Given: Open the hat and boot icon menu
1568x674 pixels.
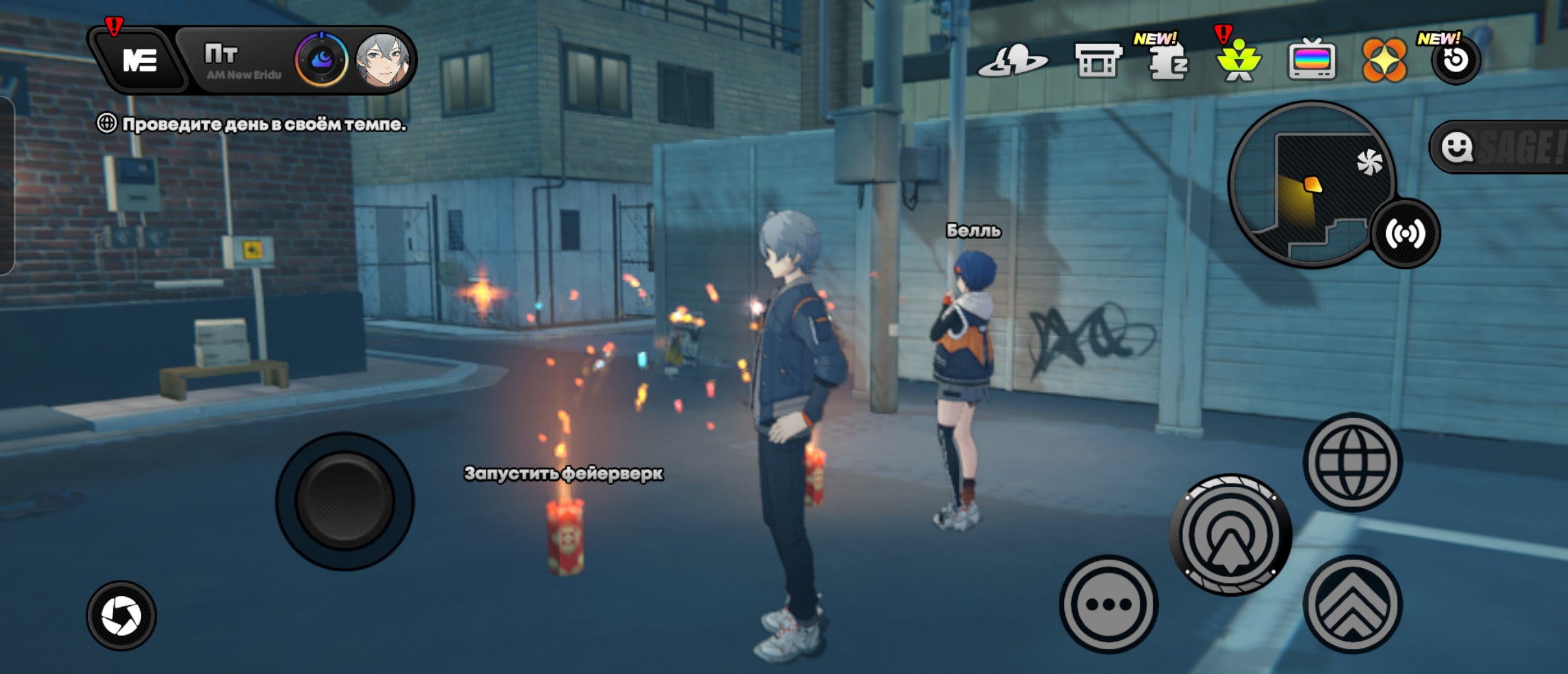Looking at the screenshot, I should pos(1013,62).
